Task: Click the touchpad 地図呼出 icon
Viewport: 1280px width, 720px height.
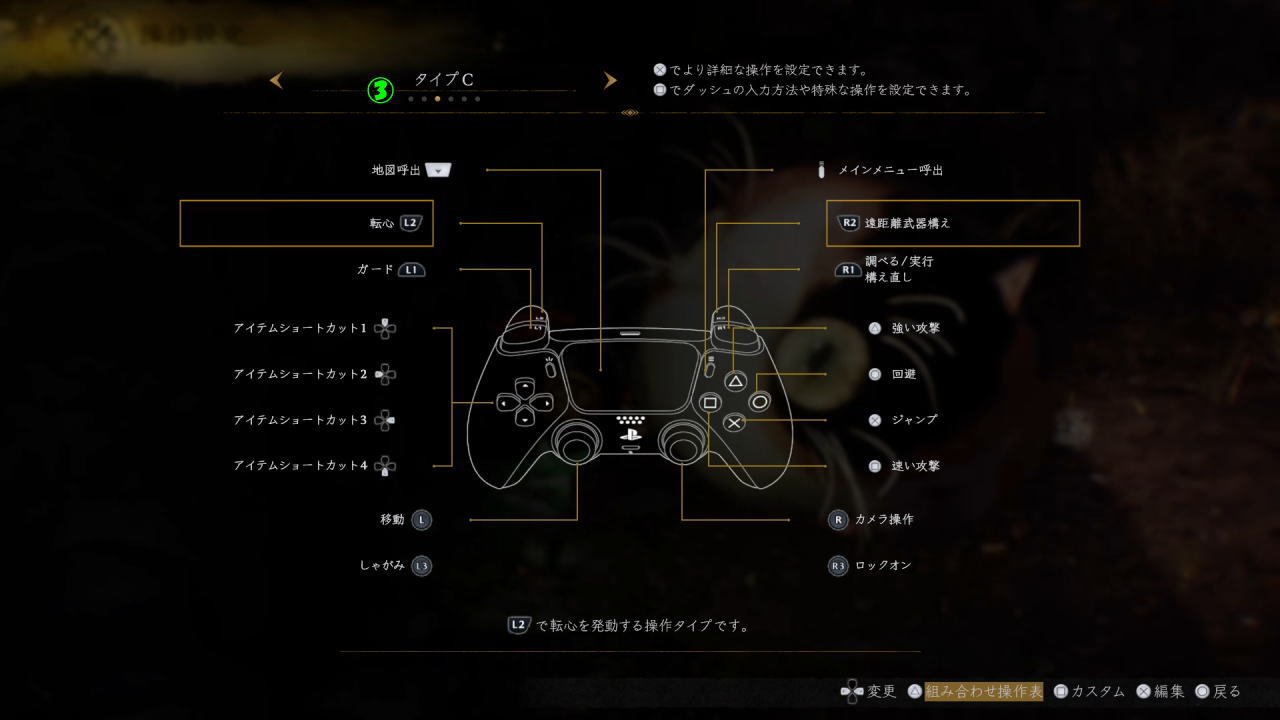Action: [x=440, y=170]
